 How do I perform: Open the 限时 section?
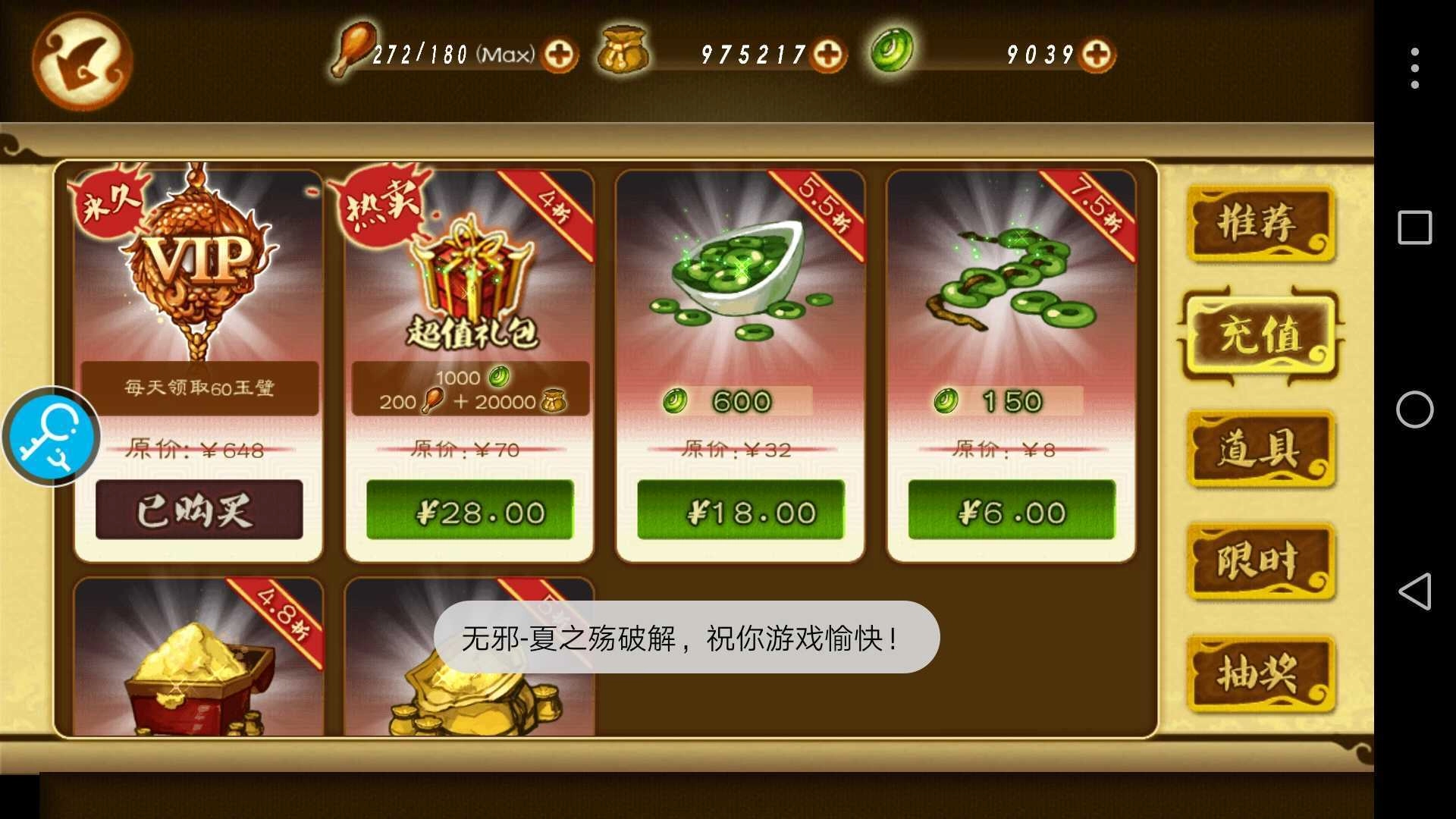click(1261, 563)
